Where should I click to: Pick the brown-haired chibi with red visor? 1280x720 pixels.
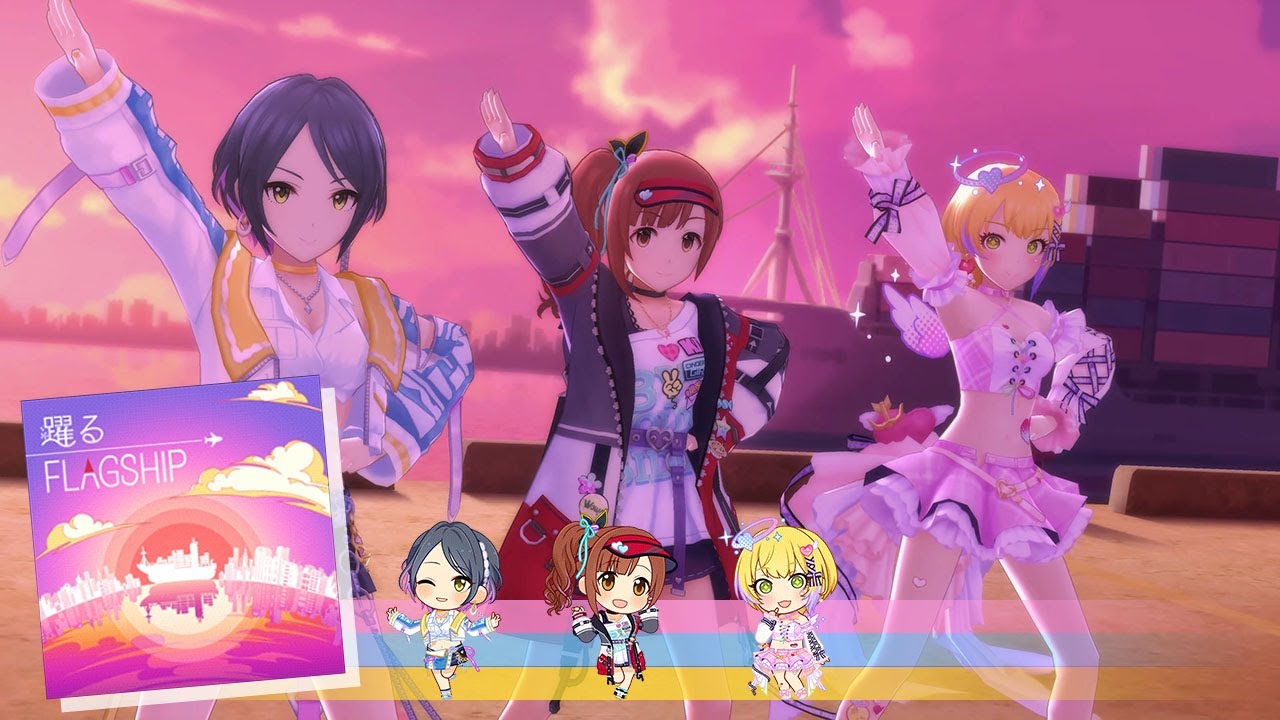[608, 605]
